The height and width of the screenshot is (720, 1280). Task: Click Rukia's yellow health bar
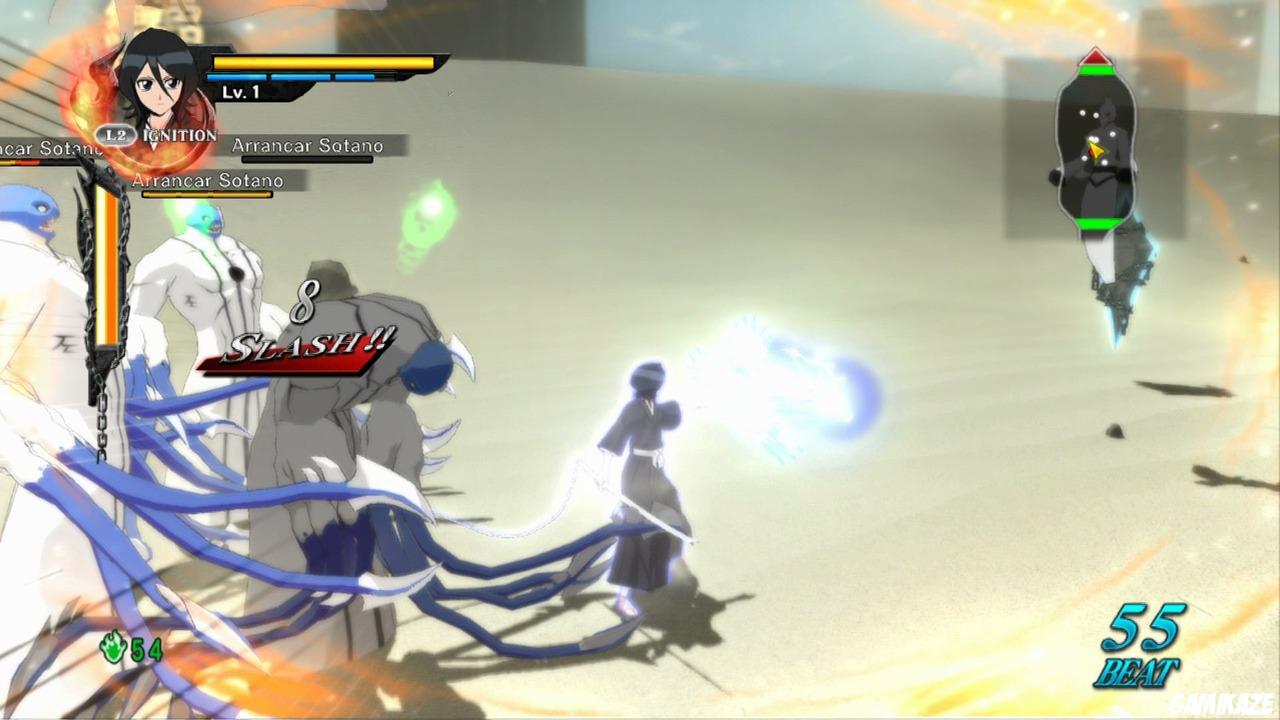tap(323, 62)
